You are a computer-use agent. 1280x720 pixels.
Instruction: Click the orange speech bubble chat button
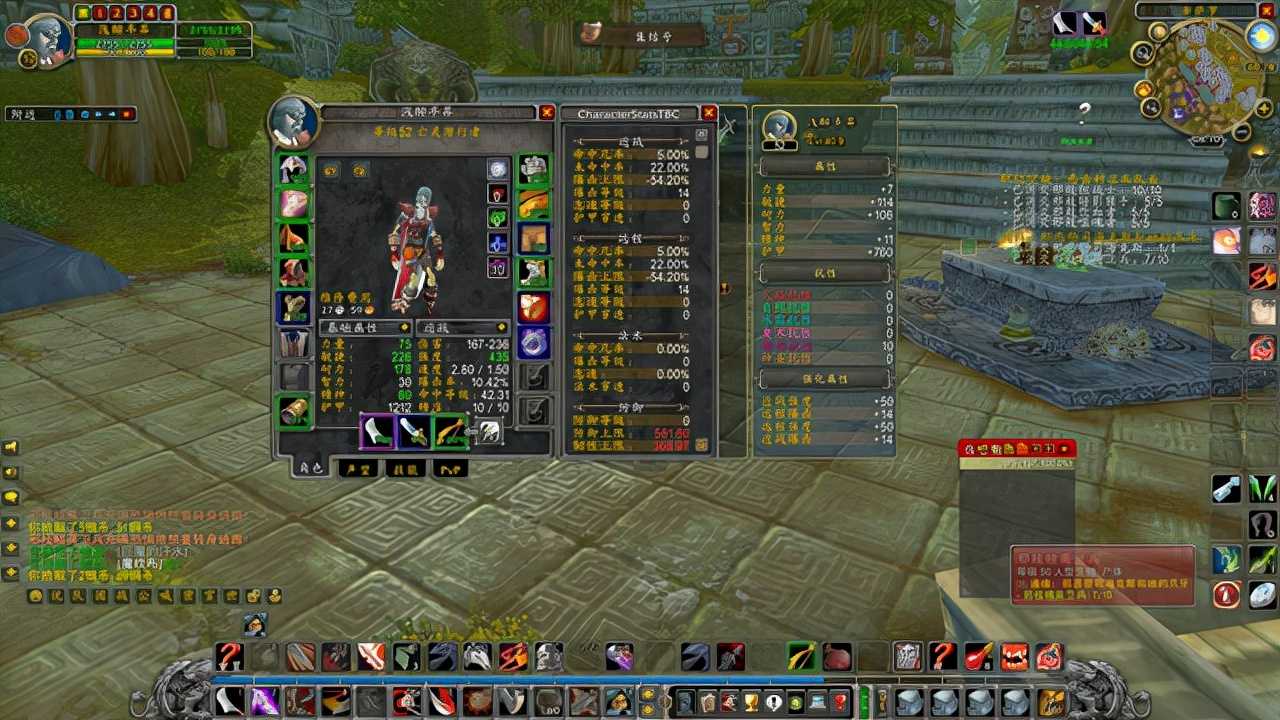pyautogui.click(x=11, y=497)
